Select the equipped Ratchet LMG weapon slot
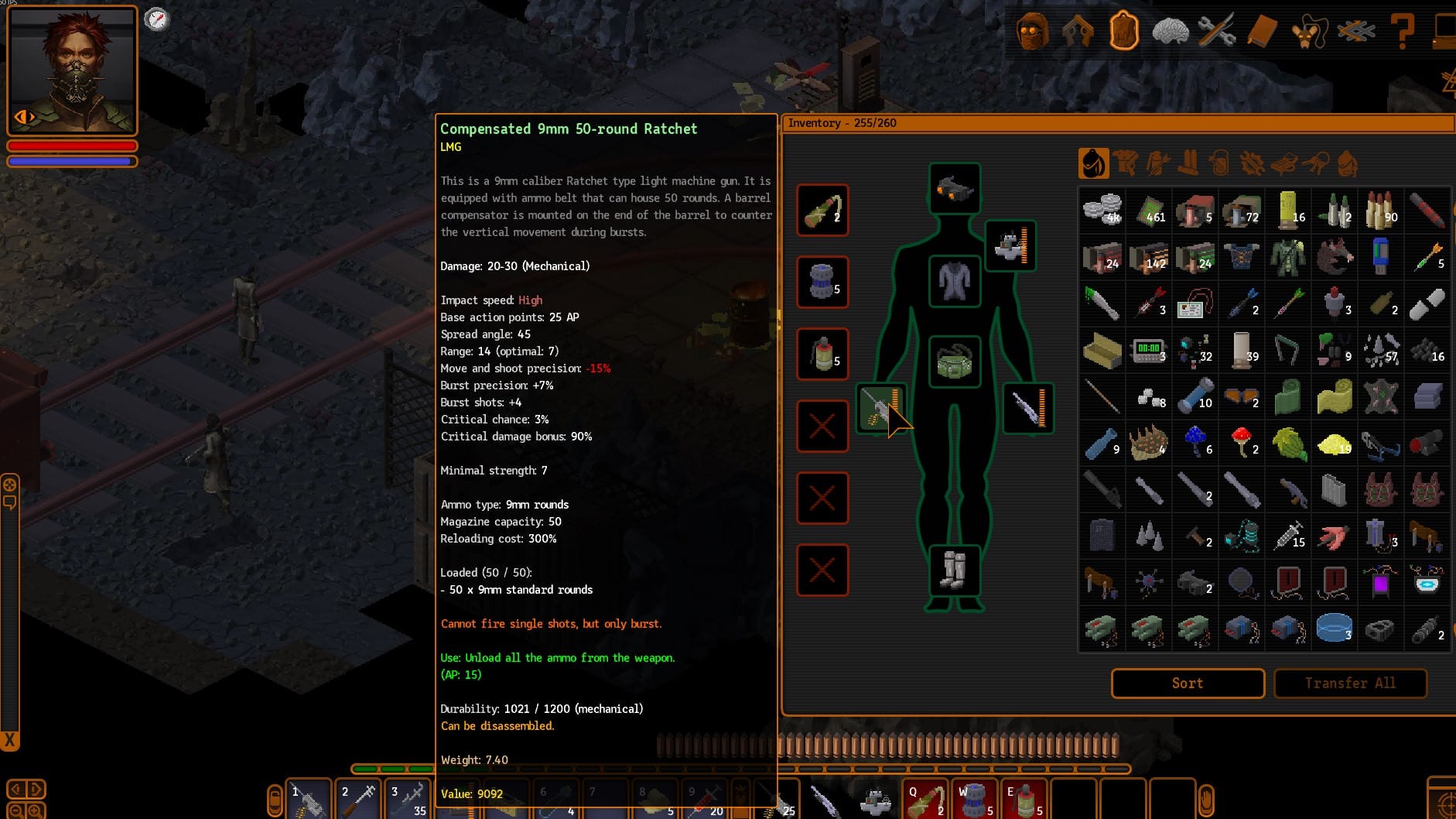Image resolution: width=1456 pixels, height=819 pixels. [x=880, y=408]
